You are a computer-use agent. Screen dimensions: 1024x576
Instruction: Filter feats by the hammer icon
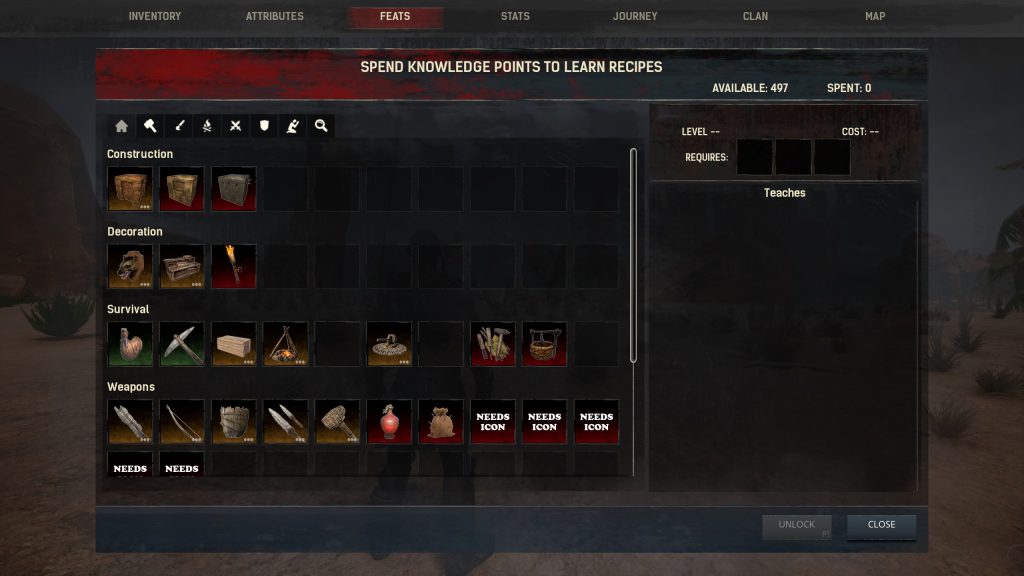point(150,126)
